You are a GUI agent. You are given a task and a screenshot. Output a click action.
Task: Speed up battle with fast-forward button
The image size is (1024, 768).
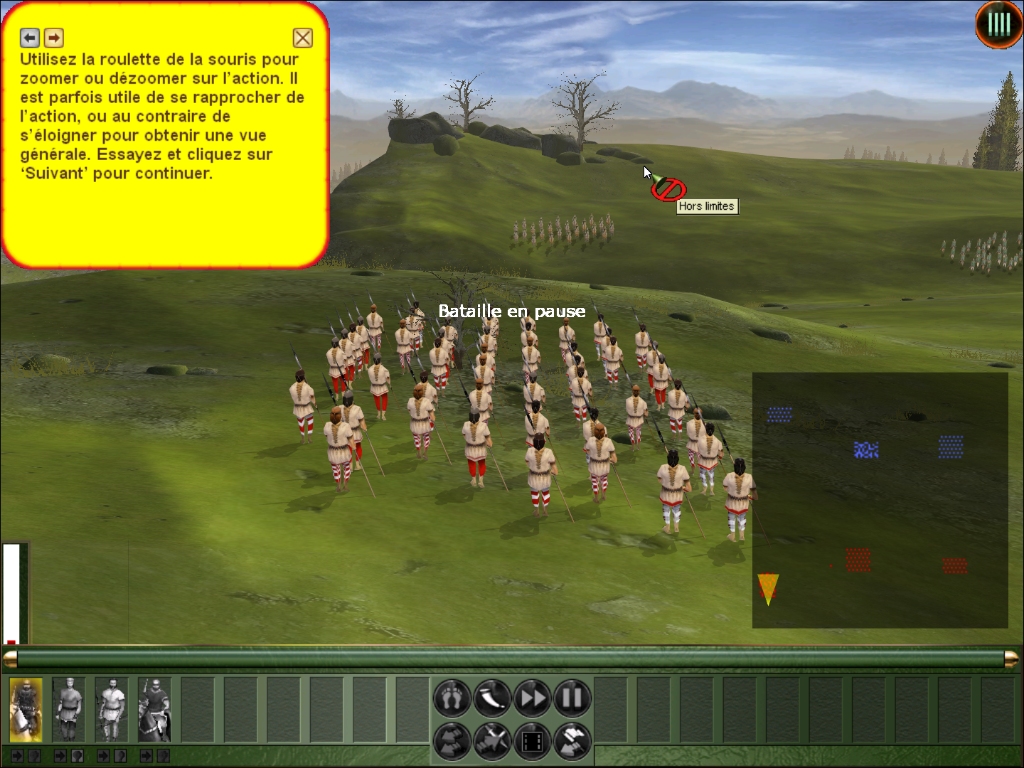[532, 697]
